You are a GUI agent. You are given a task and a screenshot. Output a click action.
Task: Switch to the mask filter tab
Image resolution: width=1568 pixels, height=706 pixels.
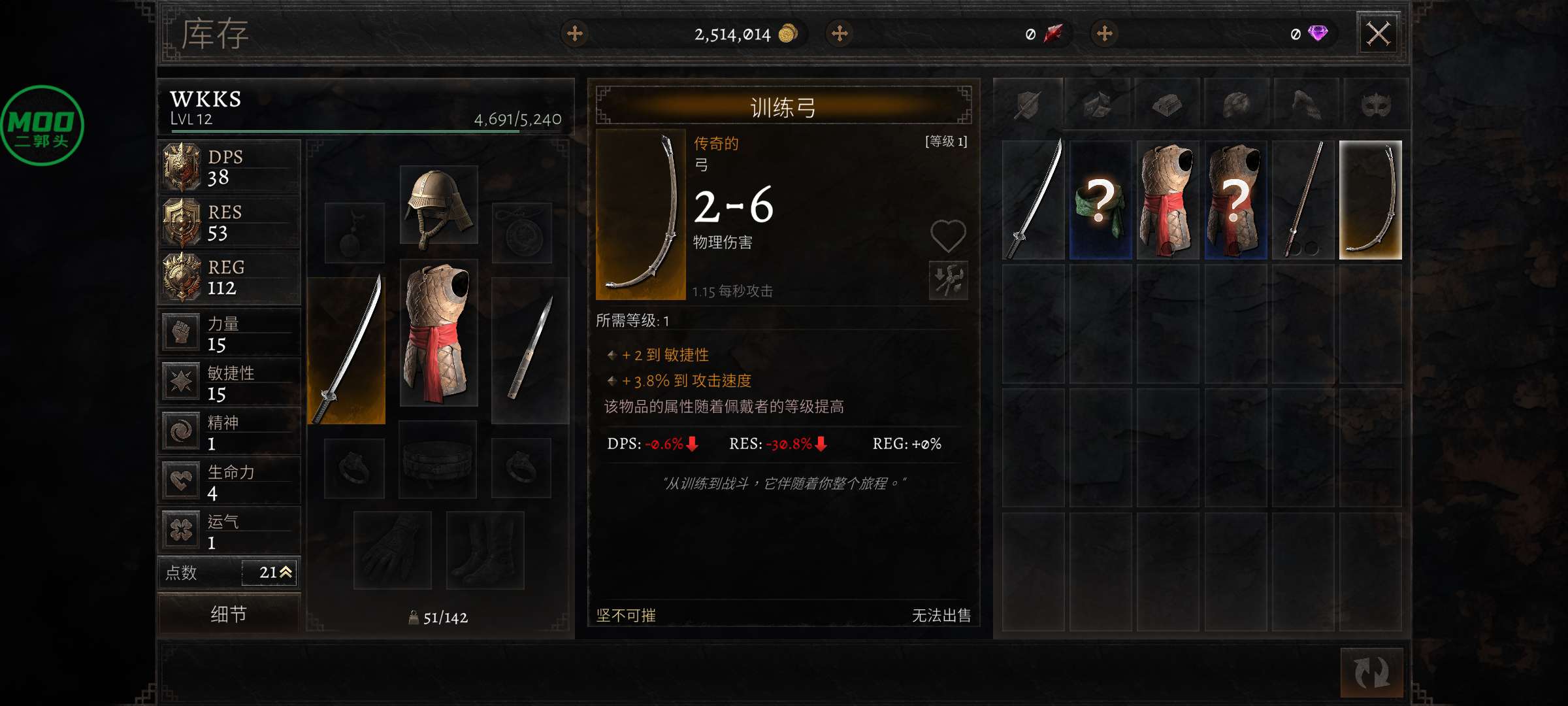click(x=1375, y=104)
